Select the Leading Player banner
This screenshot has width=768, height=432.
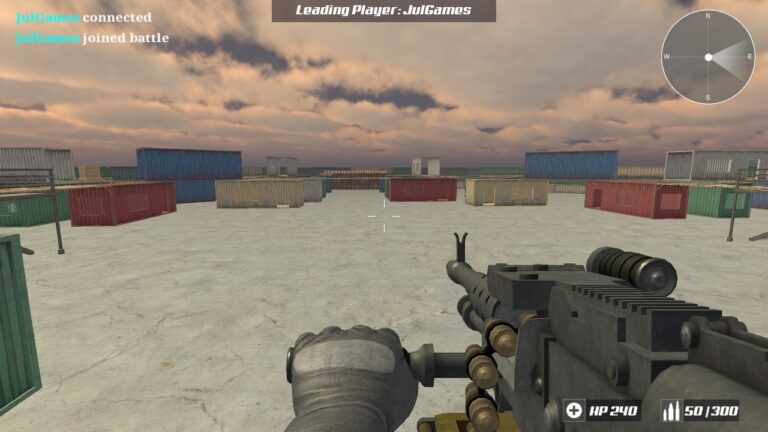(x=384, y=10)
